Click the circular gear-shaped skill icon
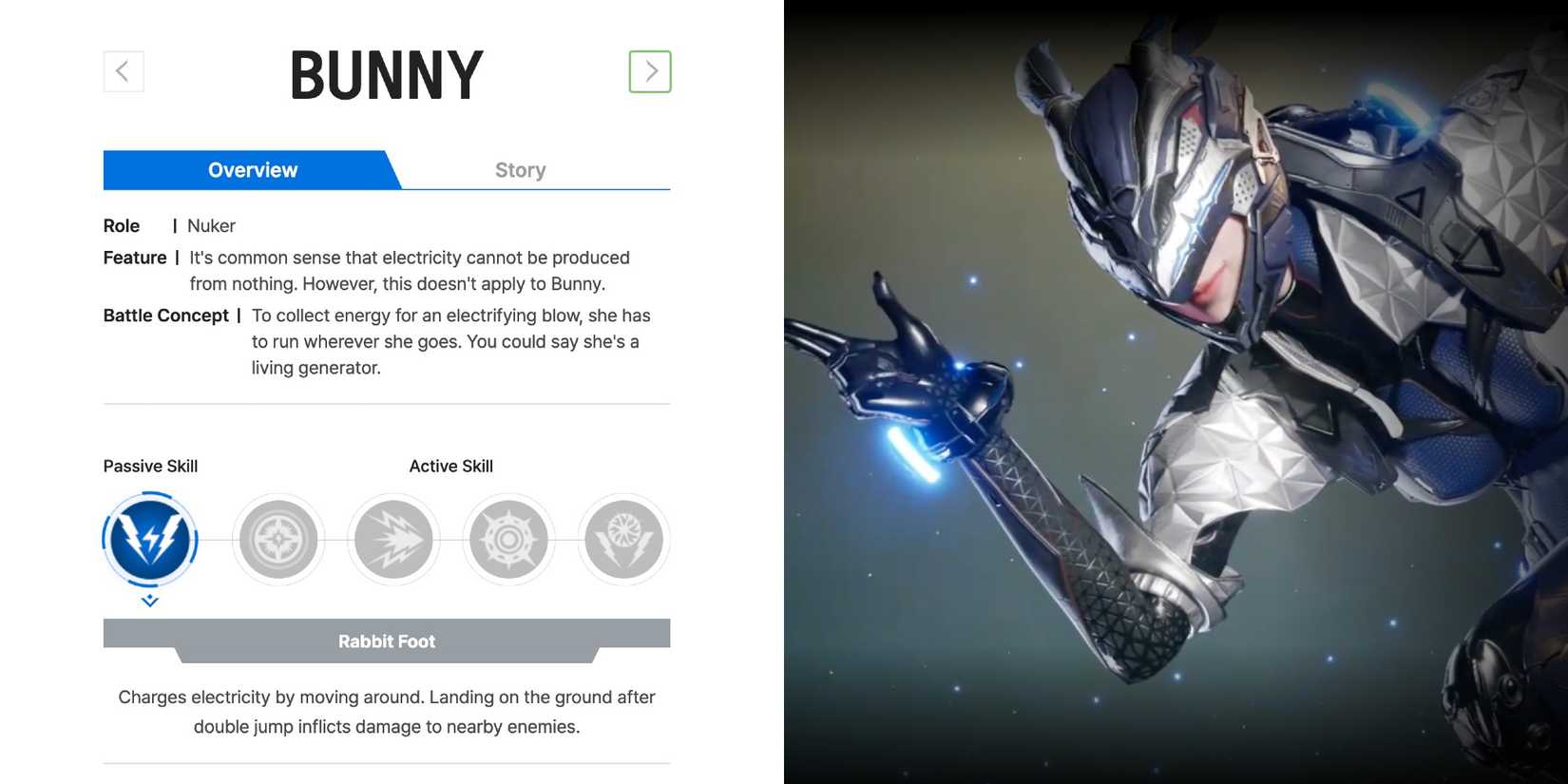 [508, 539]
